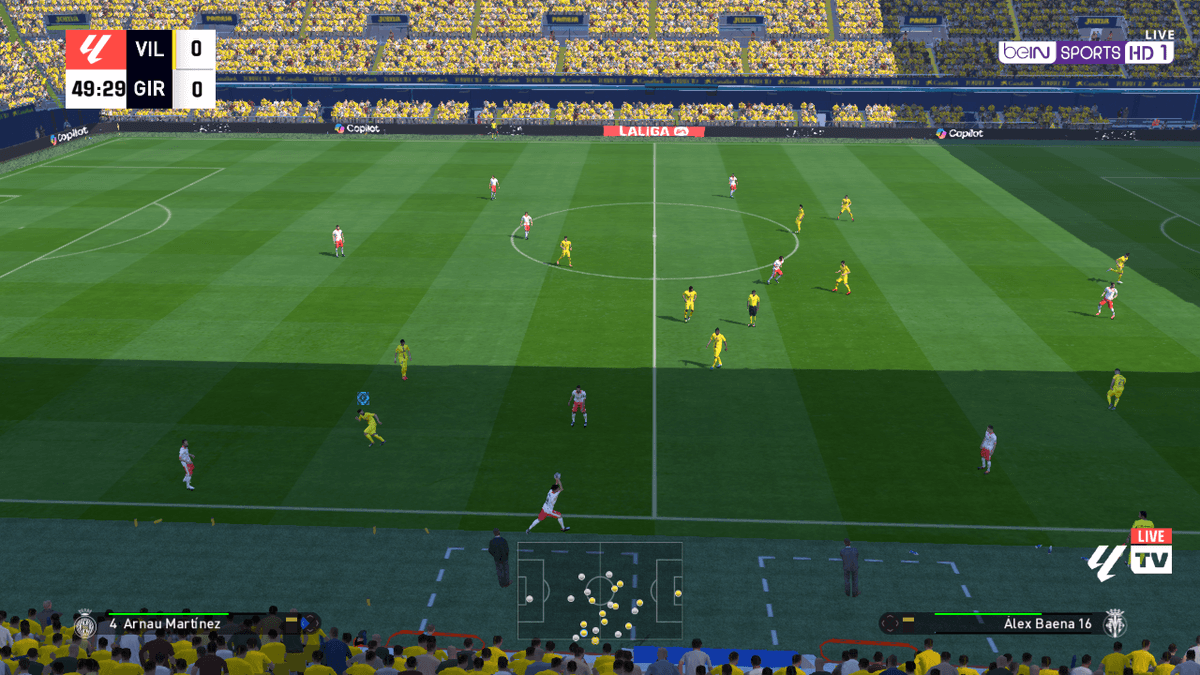Screen dimensions: 1200x675
Task: Click the LaLiga logo on the scoreboard
Action: coord(96,48)
